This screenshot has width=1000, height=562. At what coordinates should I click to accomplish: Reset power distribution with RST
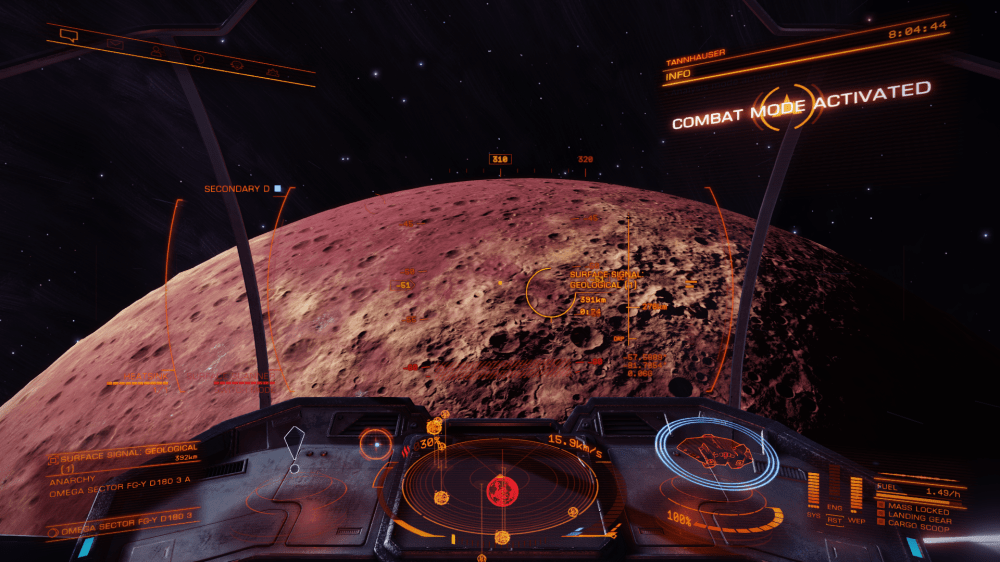coord(834,519)
